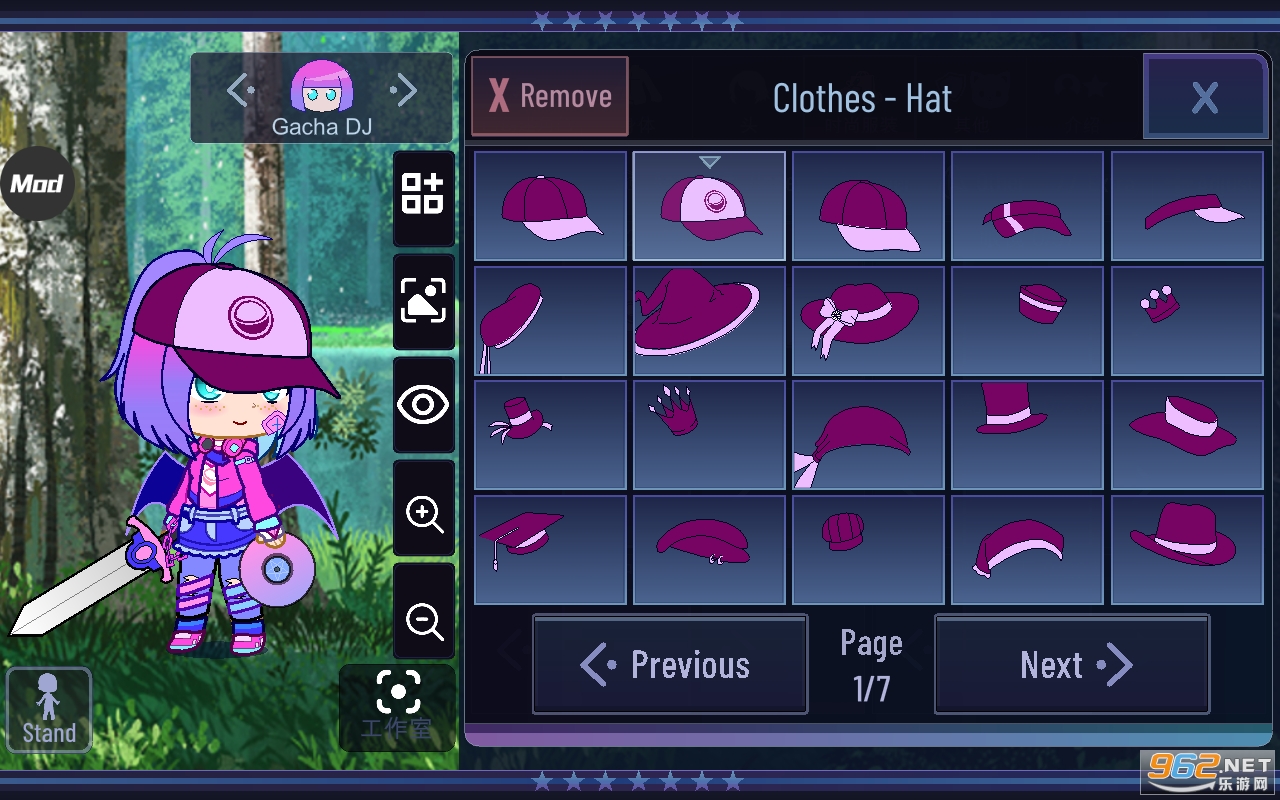Screen dimensions: 1280x800
Task: Select the witch hat
Action: (x=709, y=320)
